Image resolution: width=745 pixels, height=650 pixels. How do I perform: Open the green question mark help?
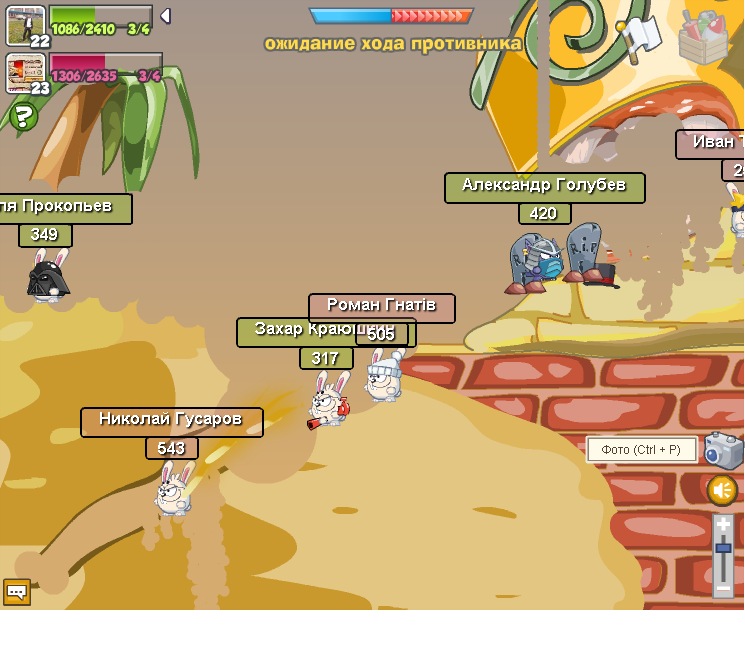tap(23, 117)
